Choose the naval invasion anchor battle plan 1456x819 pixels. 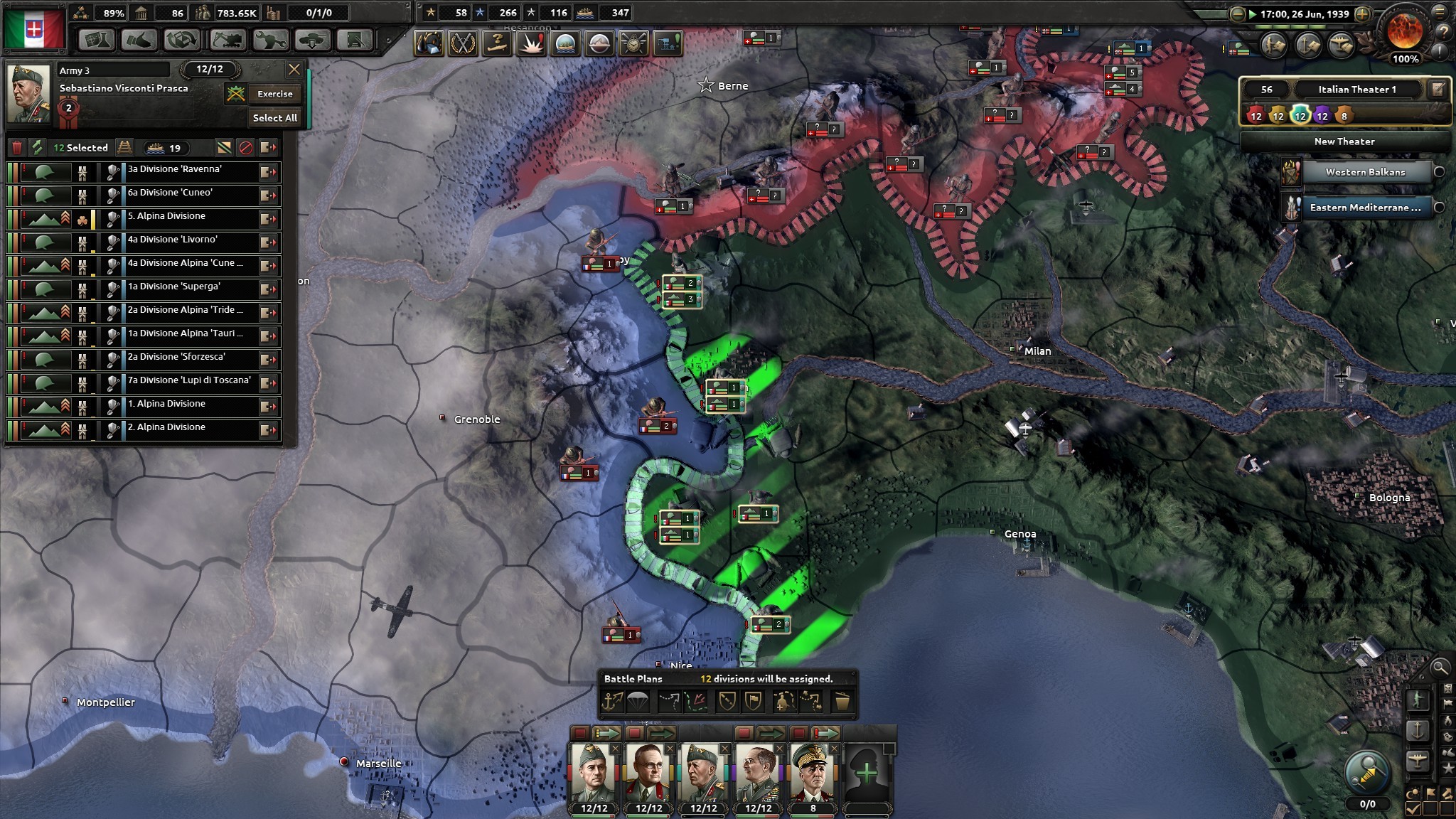tap(612, 702)
